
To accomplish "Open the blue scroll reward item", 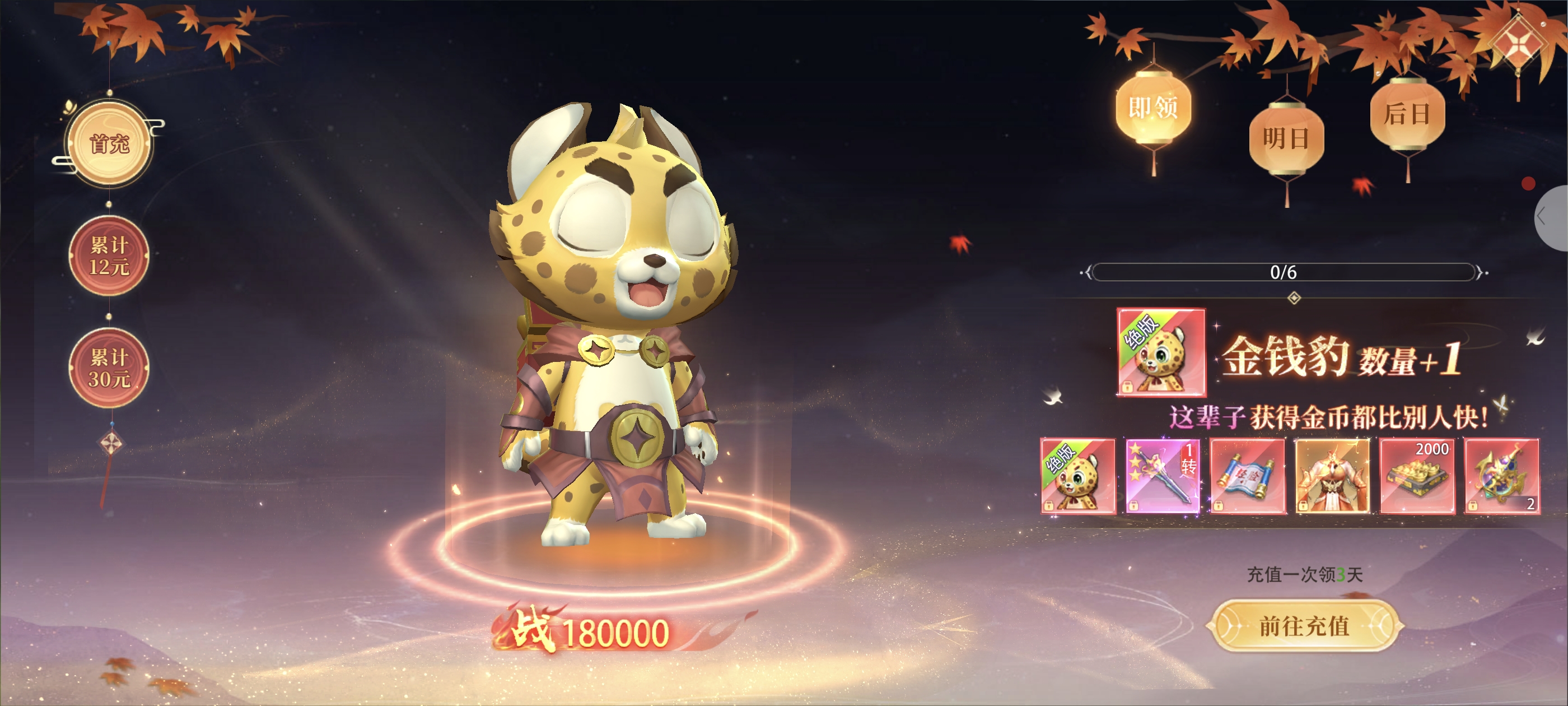I will (1247, 476).
